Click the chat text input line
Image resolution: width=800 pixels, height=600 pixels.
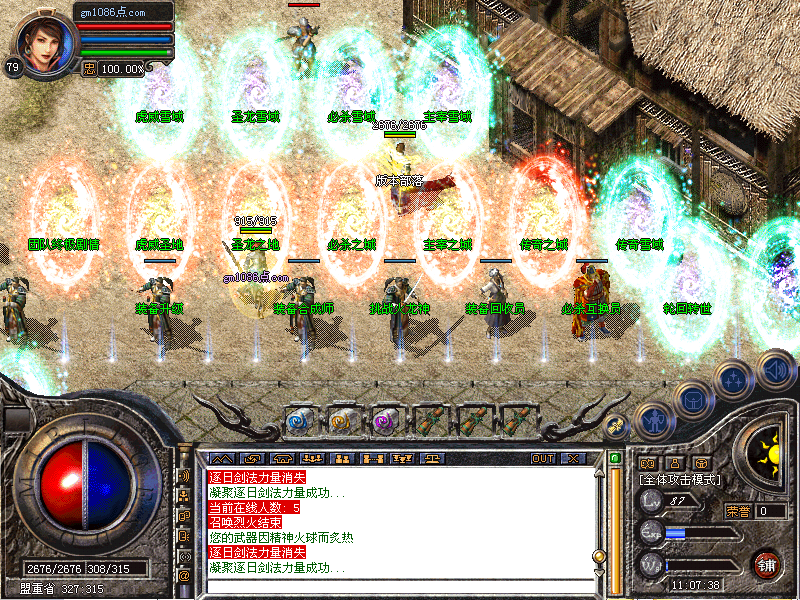pyautogui.click(x=400, y=586)
